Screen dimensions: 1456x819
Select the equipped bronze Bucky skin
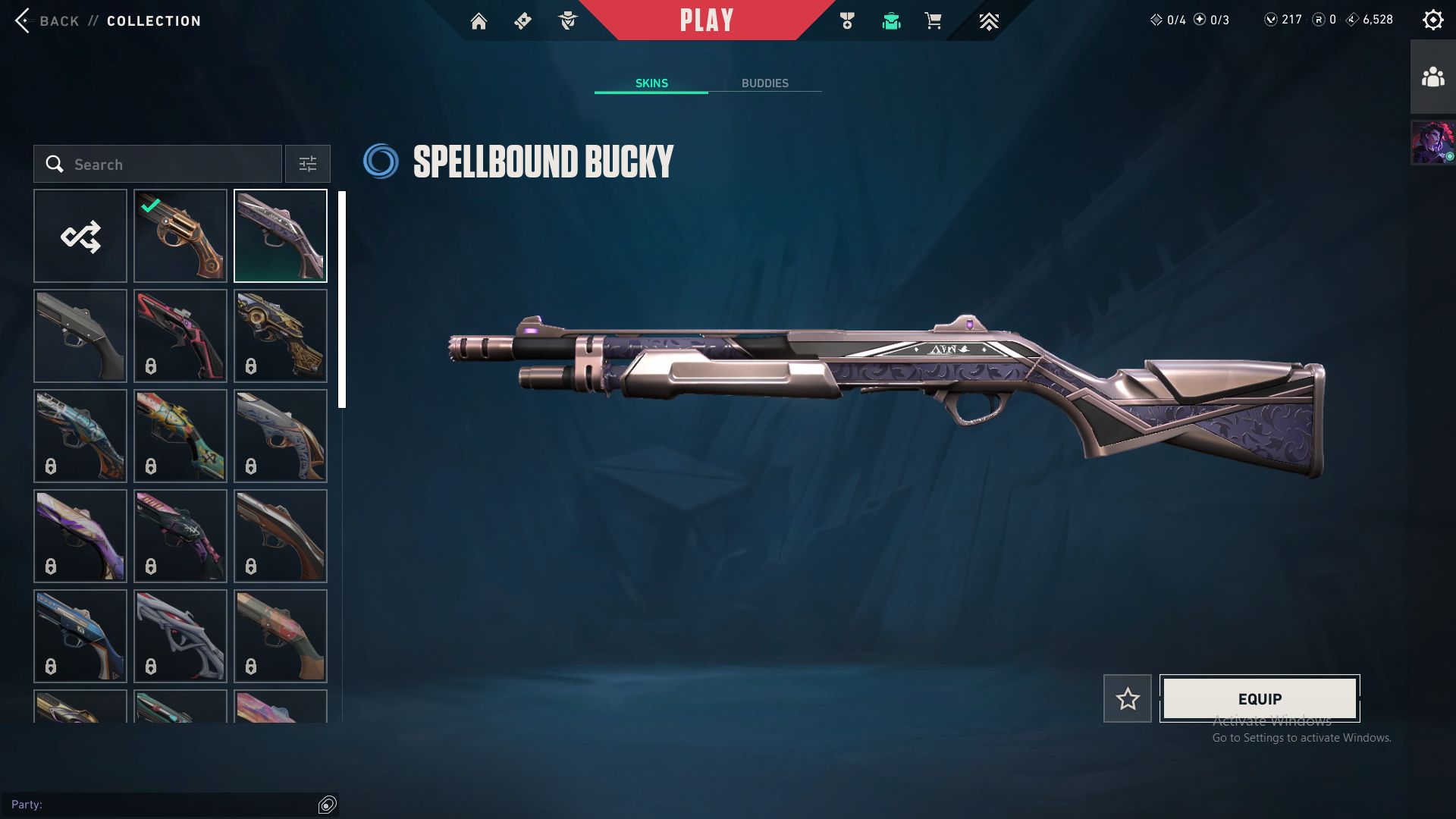pyautogui.click(x=180, y=236)
